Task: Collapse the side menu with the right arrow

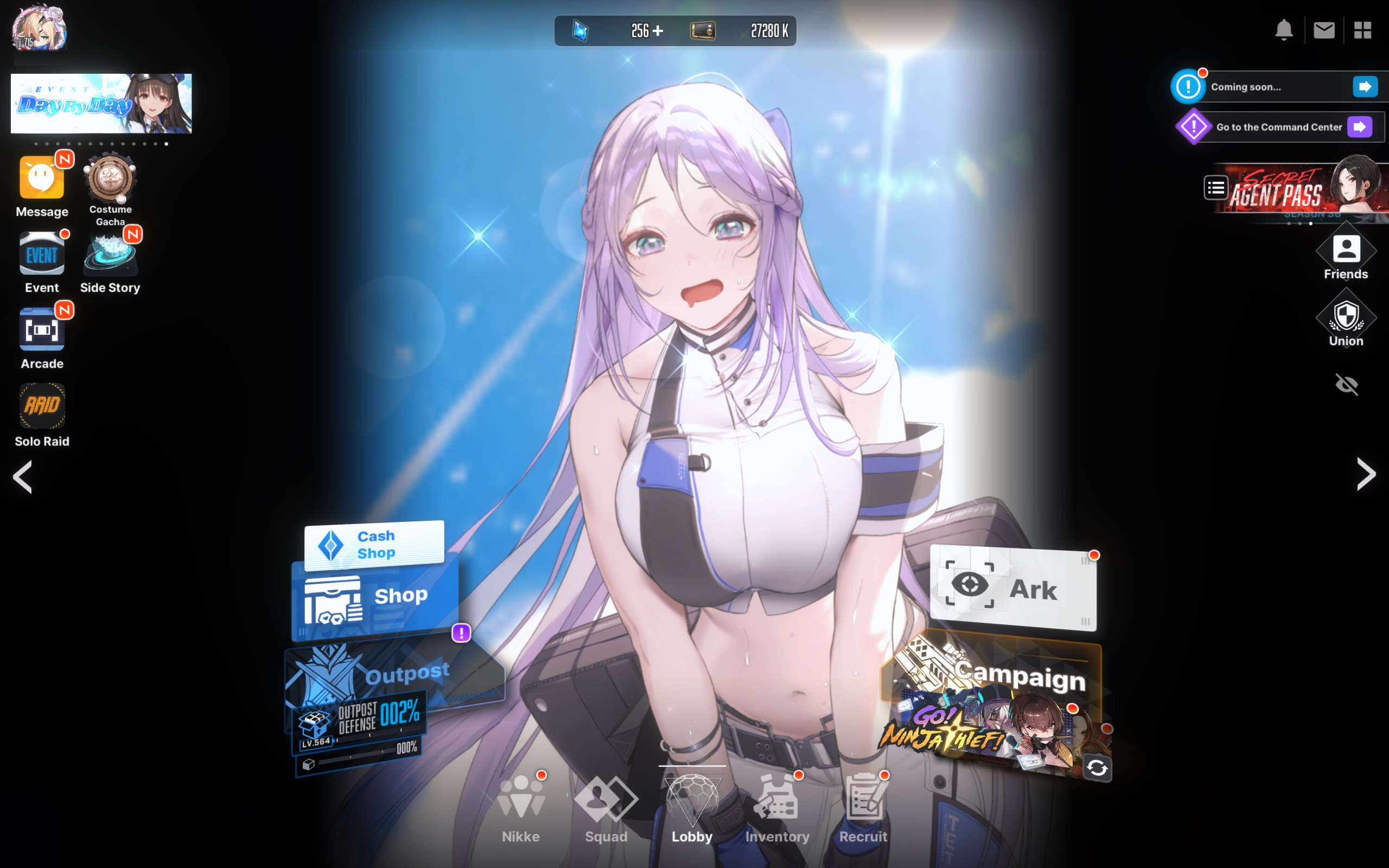Action: (1367, 475)
